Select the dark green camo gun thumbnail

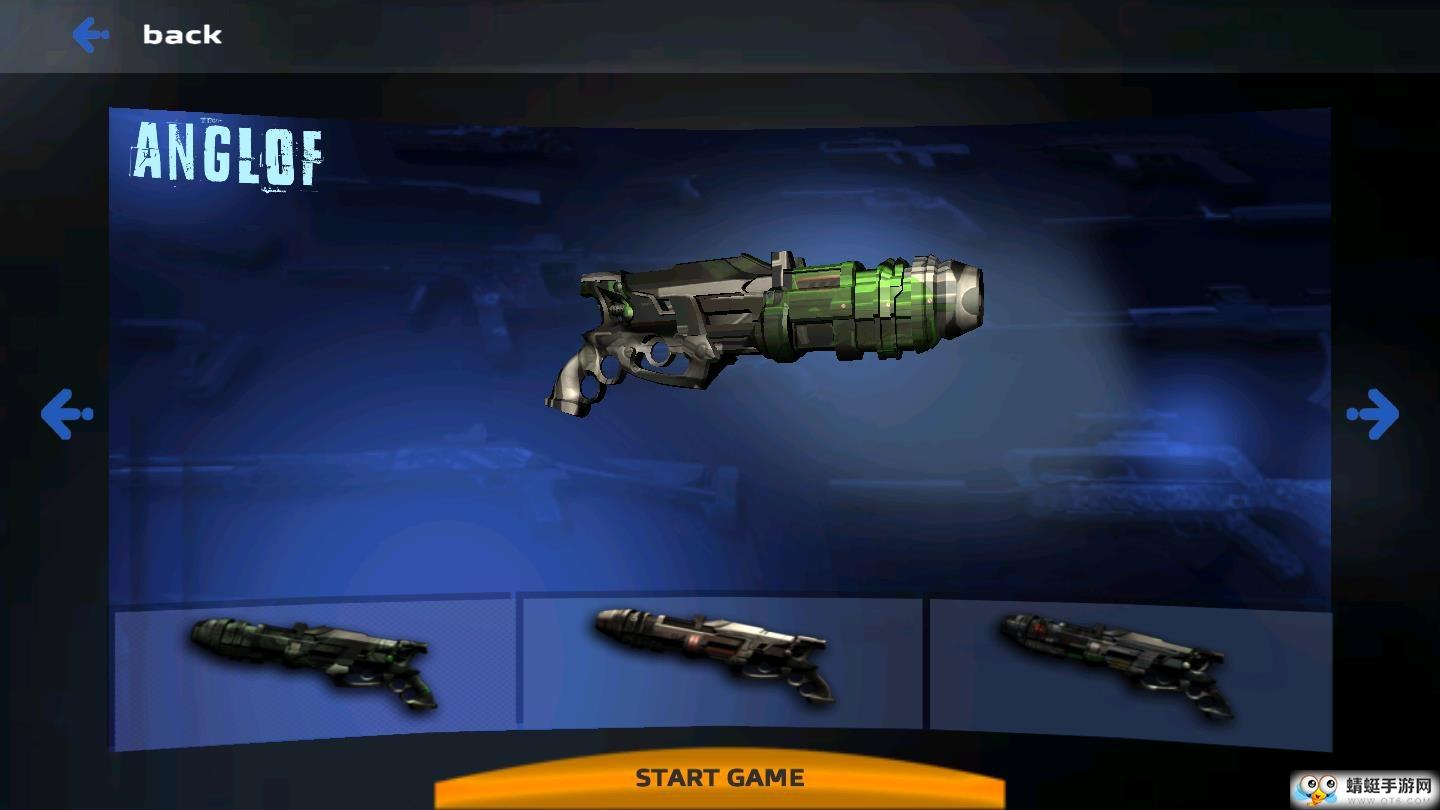click(314, 662)
